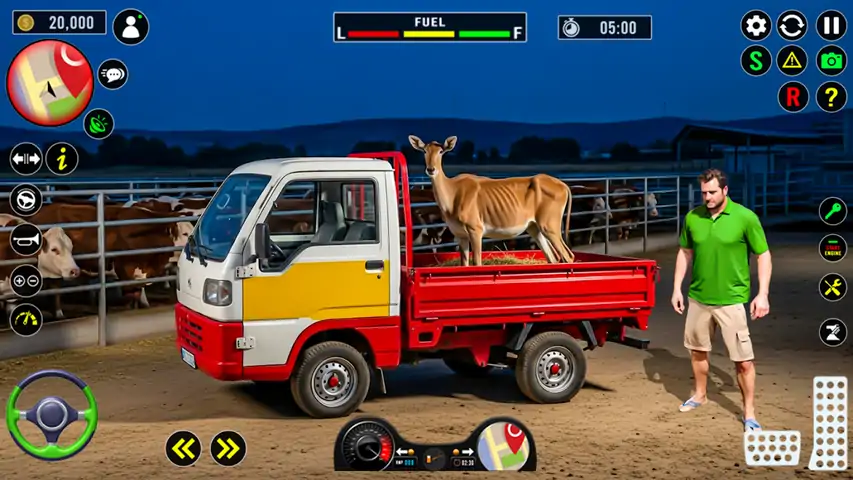
Task: Turn on the left turn indicator arrows
Action: point(183,448)
